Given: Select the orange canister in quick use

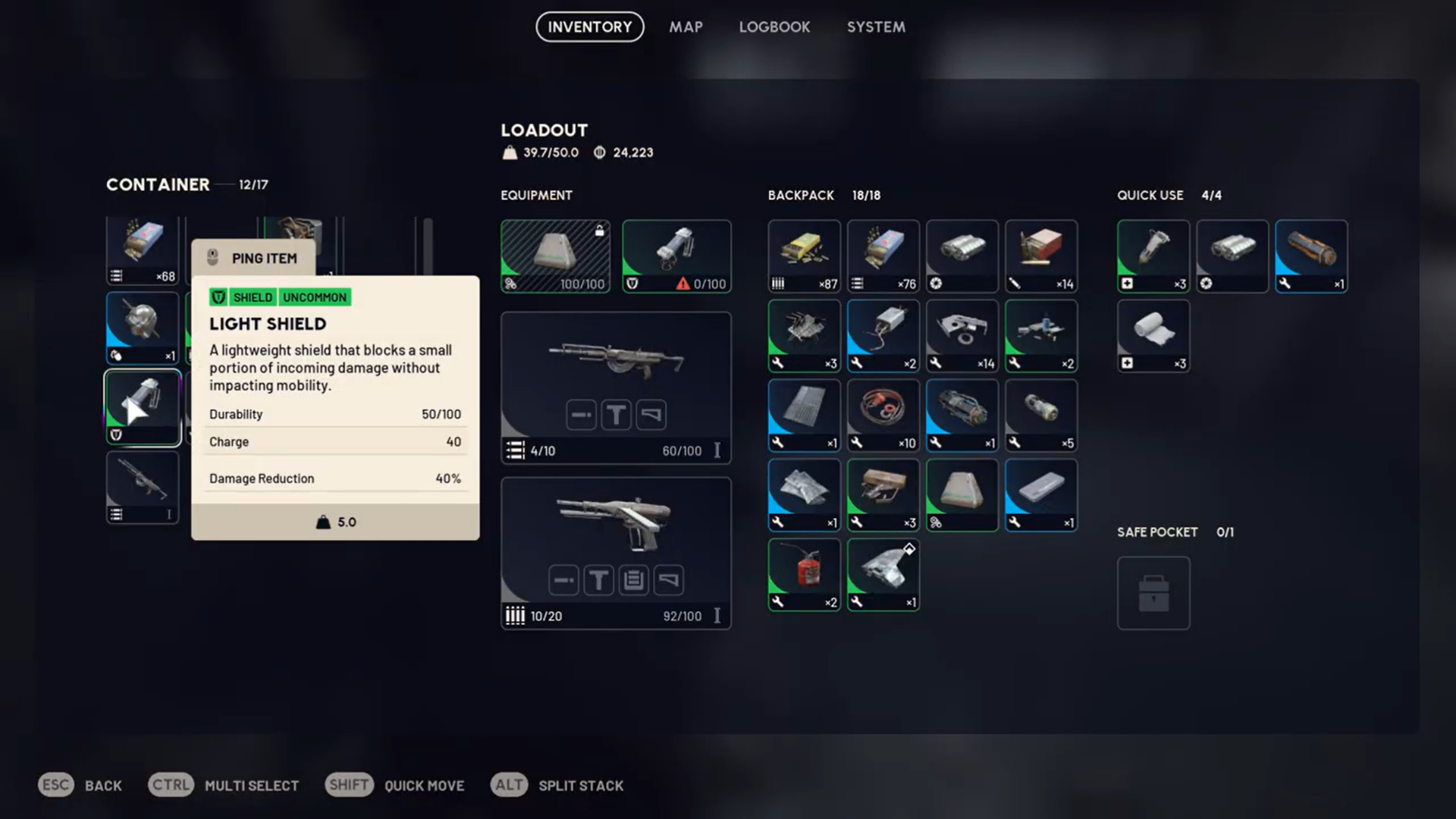Looking at the screenshot, I should pos(1310,256).
